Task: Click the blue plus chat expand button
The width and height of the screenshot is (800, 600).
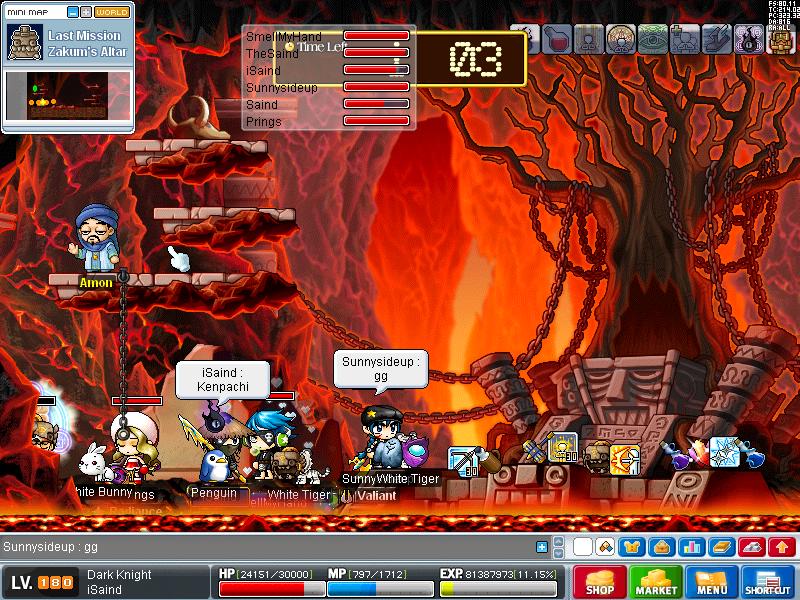Action: 542,547
